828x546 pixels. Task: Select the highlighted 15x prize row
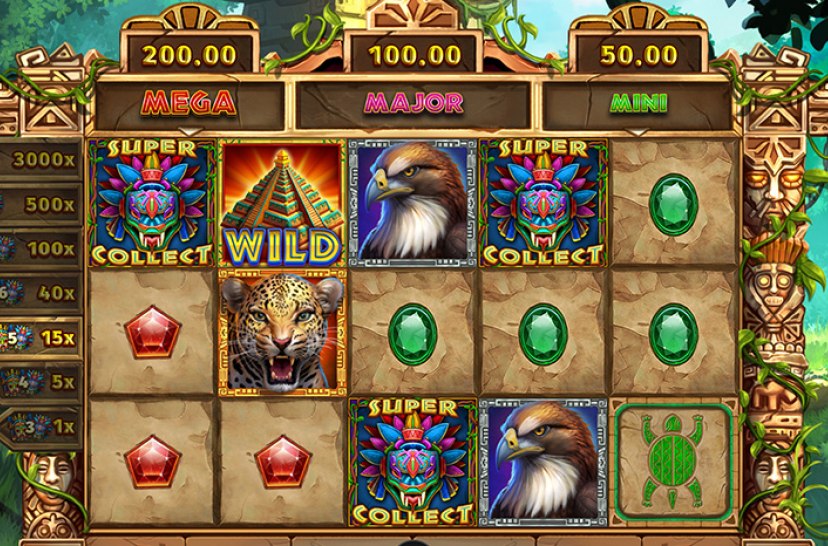40,337
